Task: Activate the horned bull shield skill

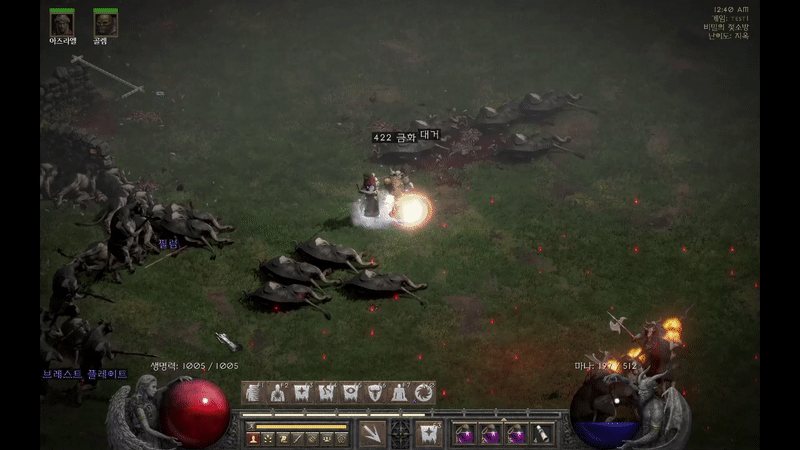Action: click(375, 393)
